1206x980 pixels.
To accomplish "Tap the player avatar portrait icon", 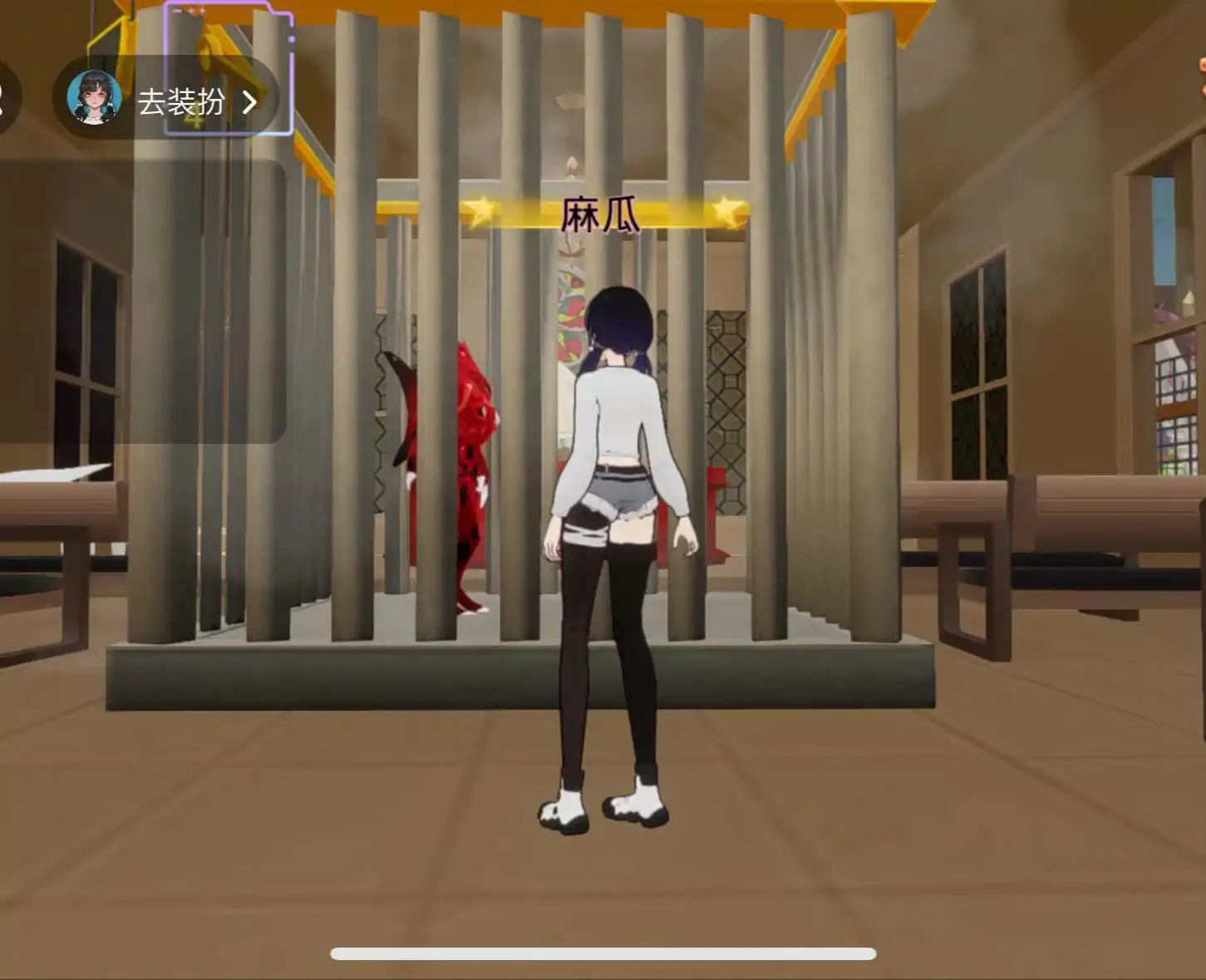I will point(94,96).
